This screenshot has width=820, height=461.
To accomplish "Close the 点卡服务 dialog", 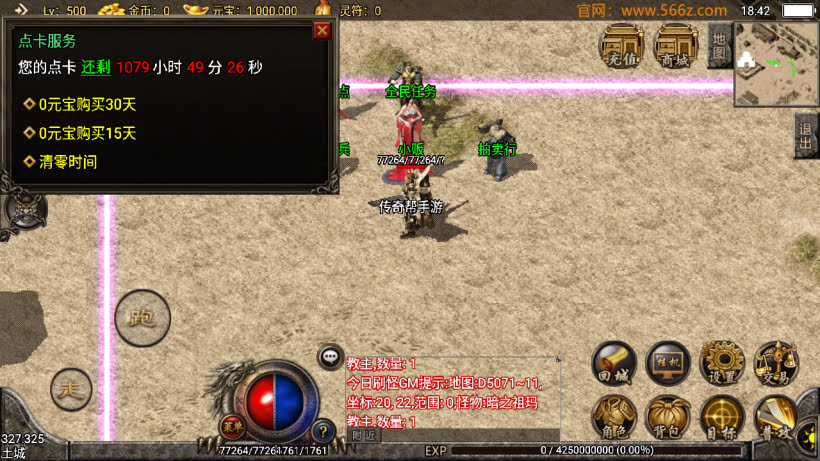I will click(x=322, y=30).
